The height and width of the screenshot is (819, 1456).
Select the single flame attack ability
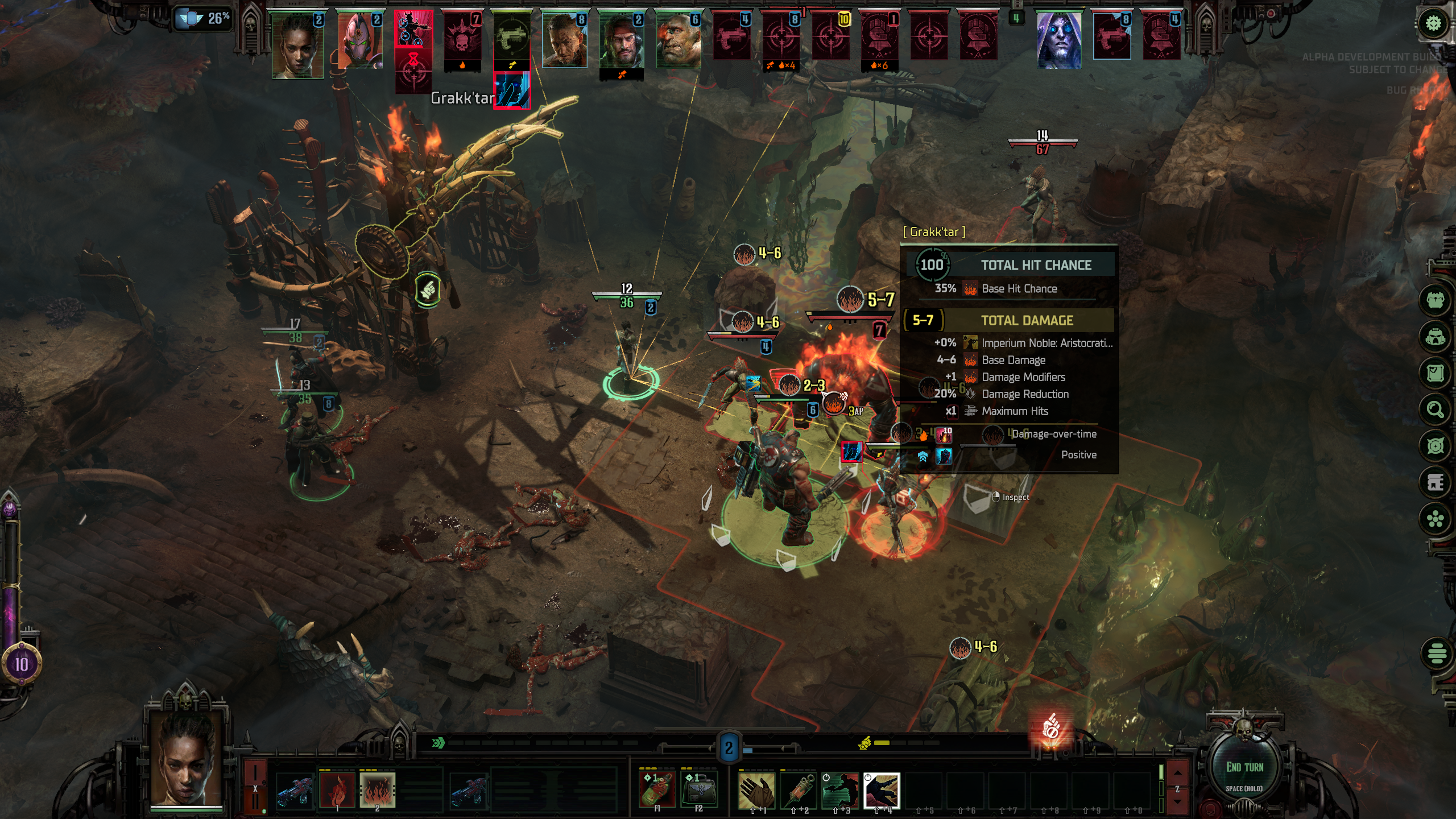click(337, 789)
